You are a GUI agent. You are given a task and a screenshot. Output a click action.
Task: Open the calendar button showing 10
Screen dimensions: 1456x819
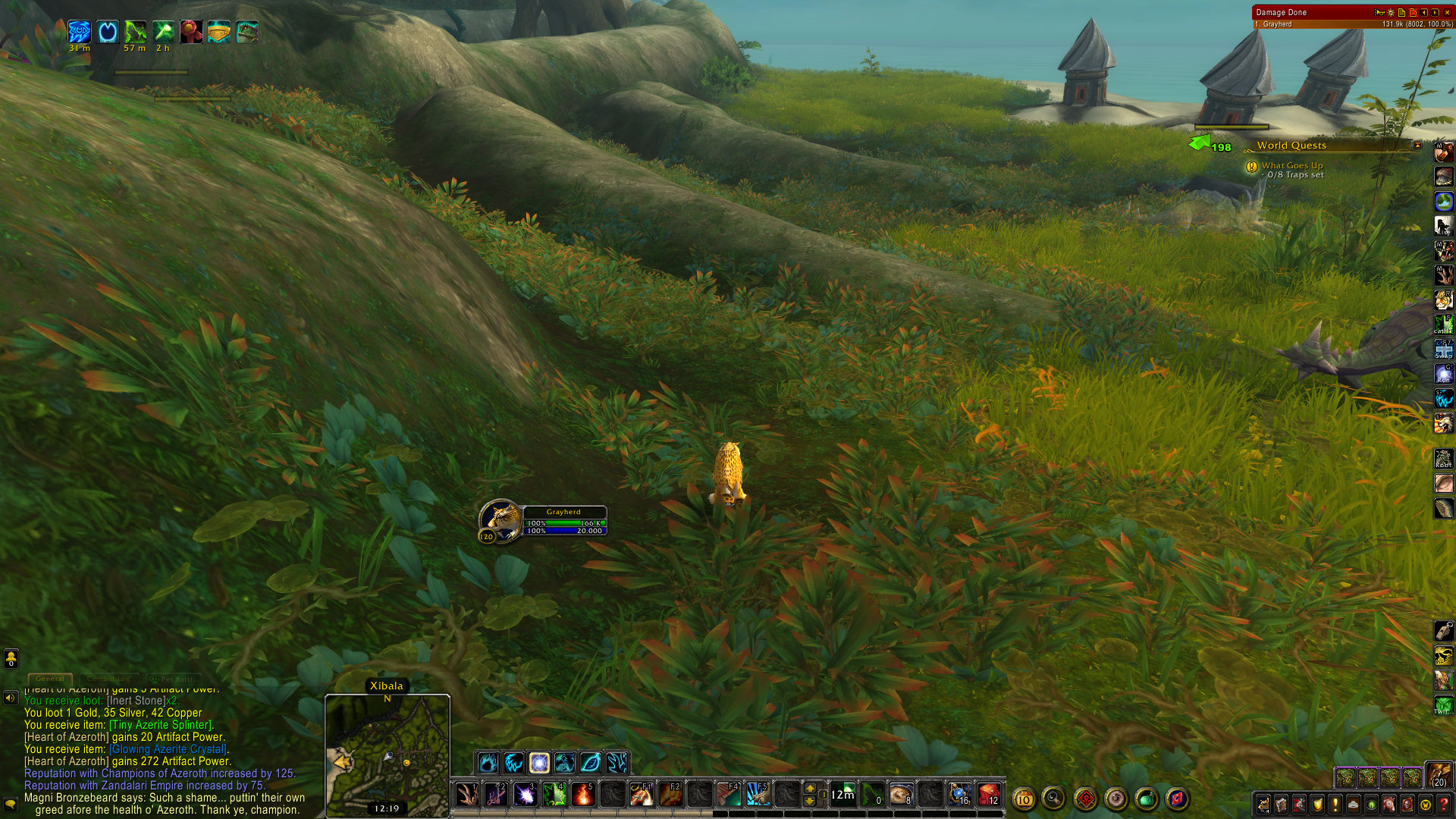[x=1024, y=799]
